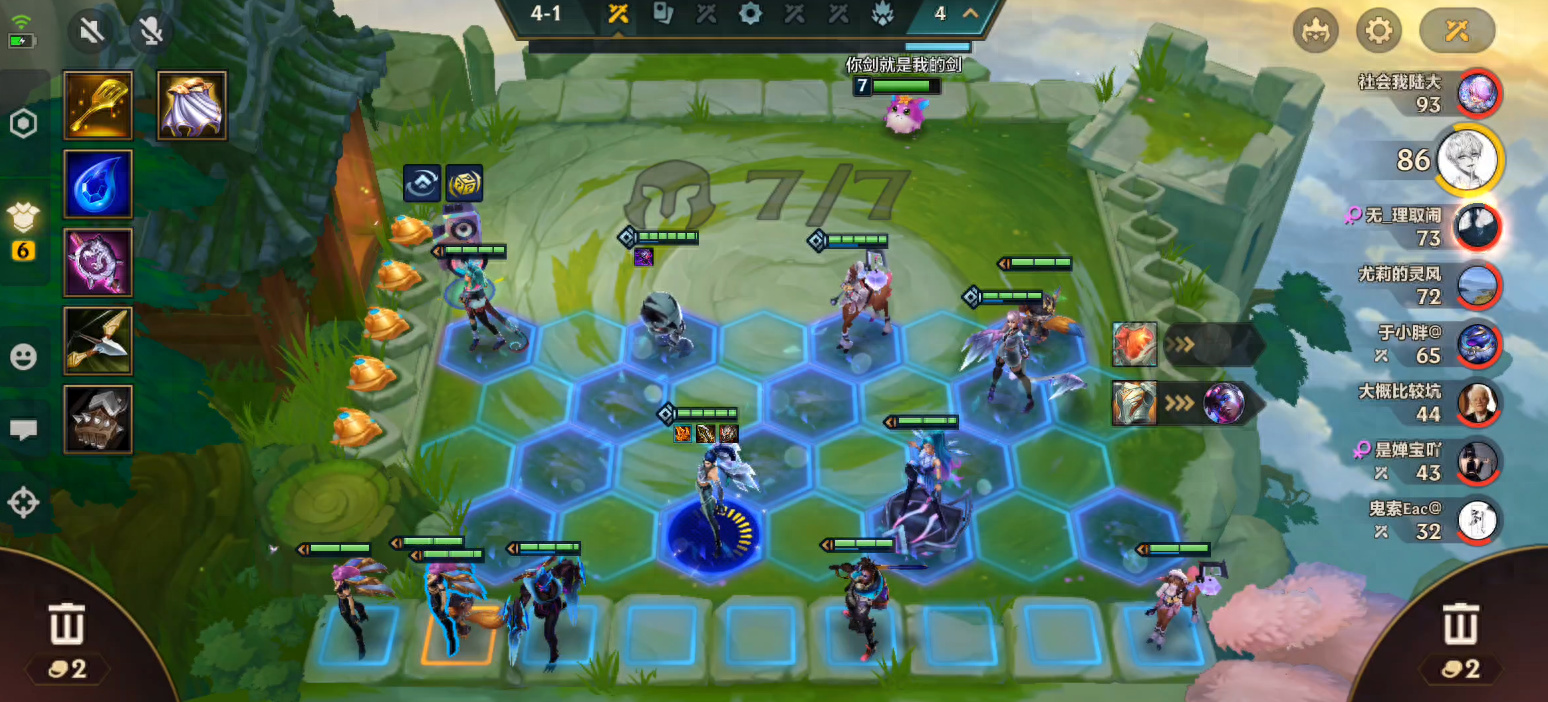1548x702 pixels.
Task: Select the Chain Vest item
Action: point(98,419)
